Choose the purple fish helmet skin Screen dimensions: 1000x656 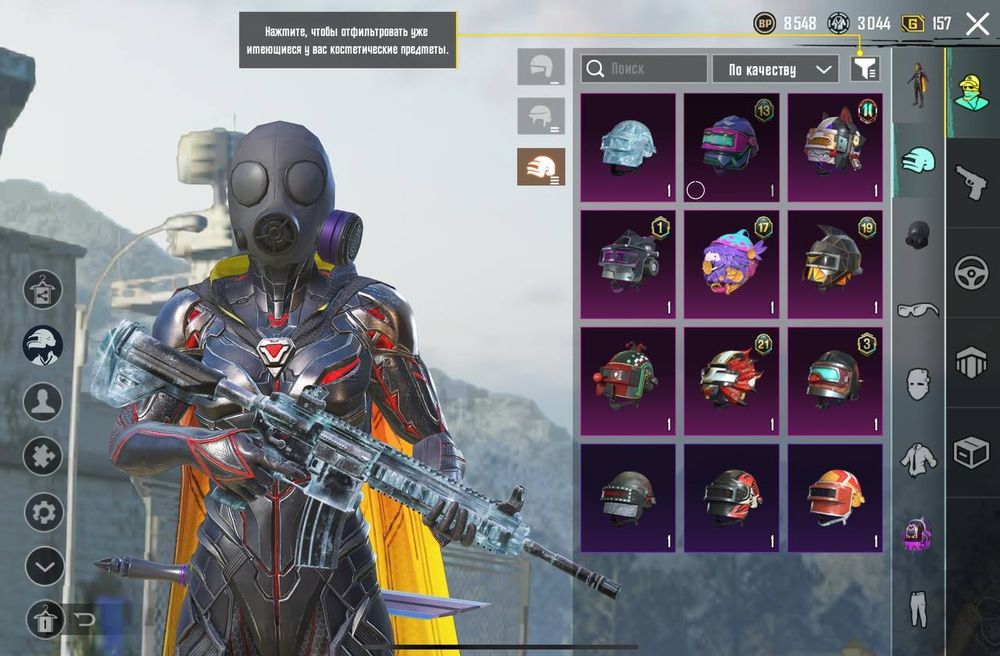(731, 264)
